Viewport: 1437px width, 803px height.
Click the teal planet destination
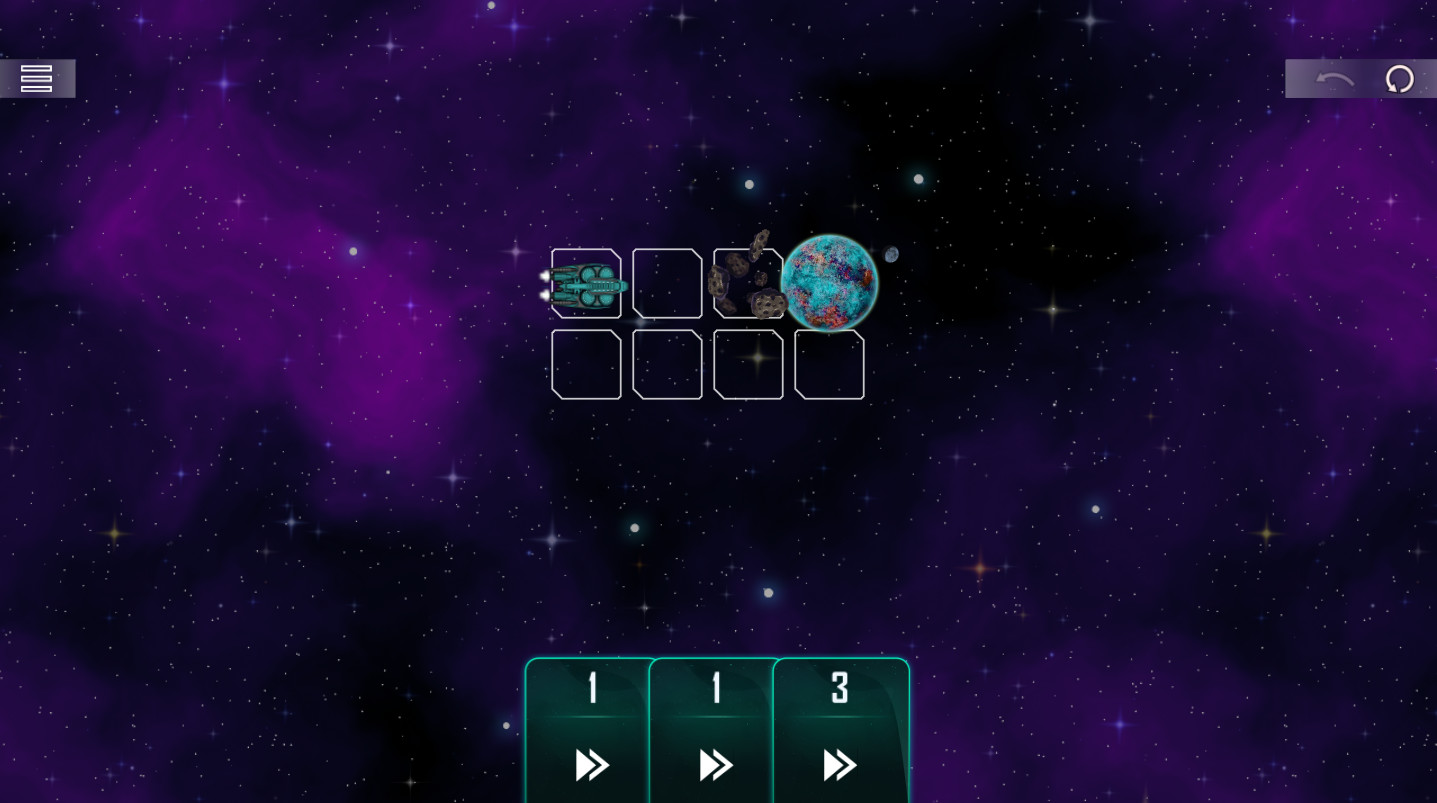pos(830,283)
